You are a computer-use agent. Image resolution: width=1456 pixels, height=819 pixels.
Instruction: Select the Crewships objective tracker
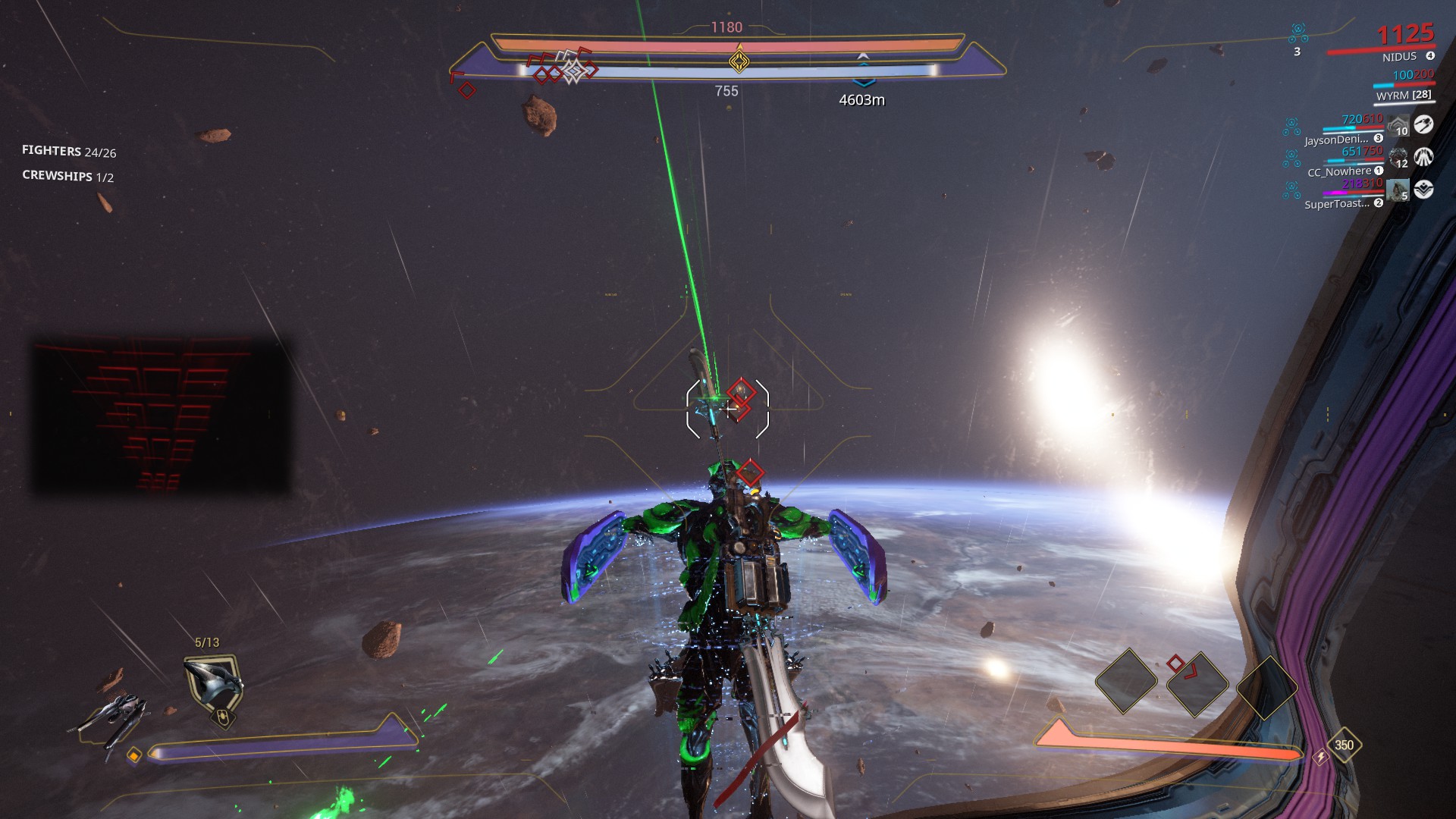point(67,176)
